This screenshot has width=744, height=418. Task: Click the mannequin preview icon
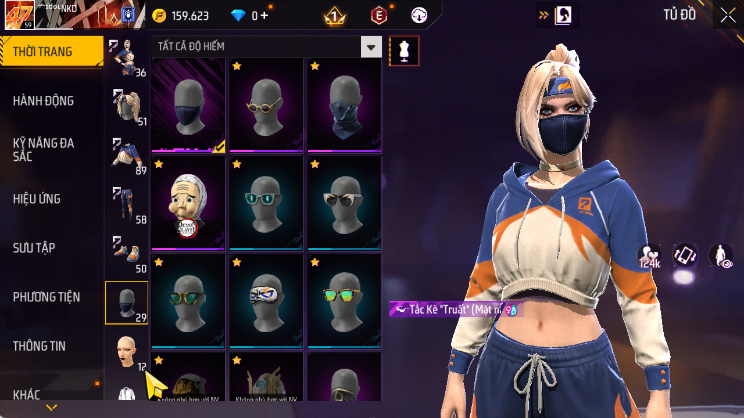pos(404,50)
